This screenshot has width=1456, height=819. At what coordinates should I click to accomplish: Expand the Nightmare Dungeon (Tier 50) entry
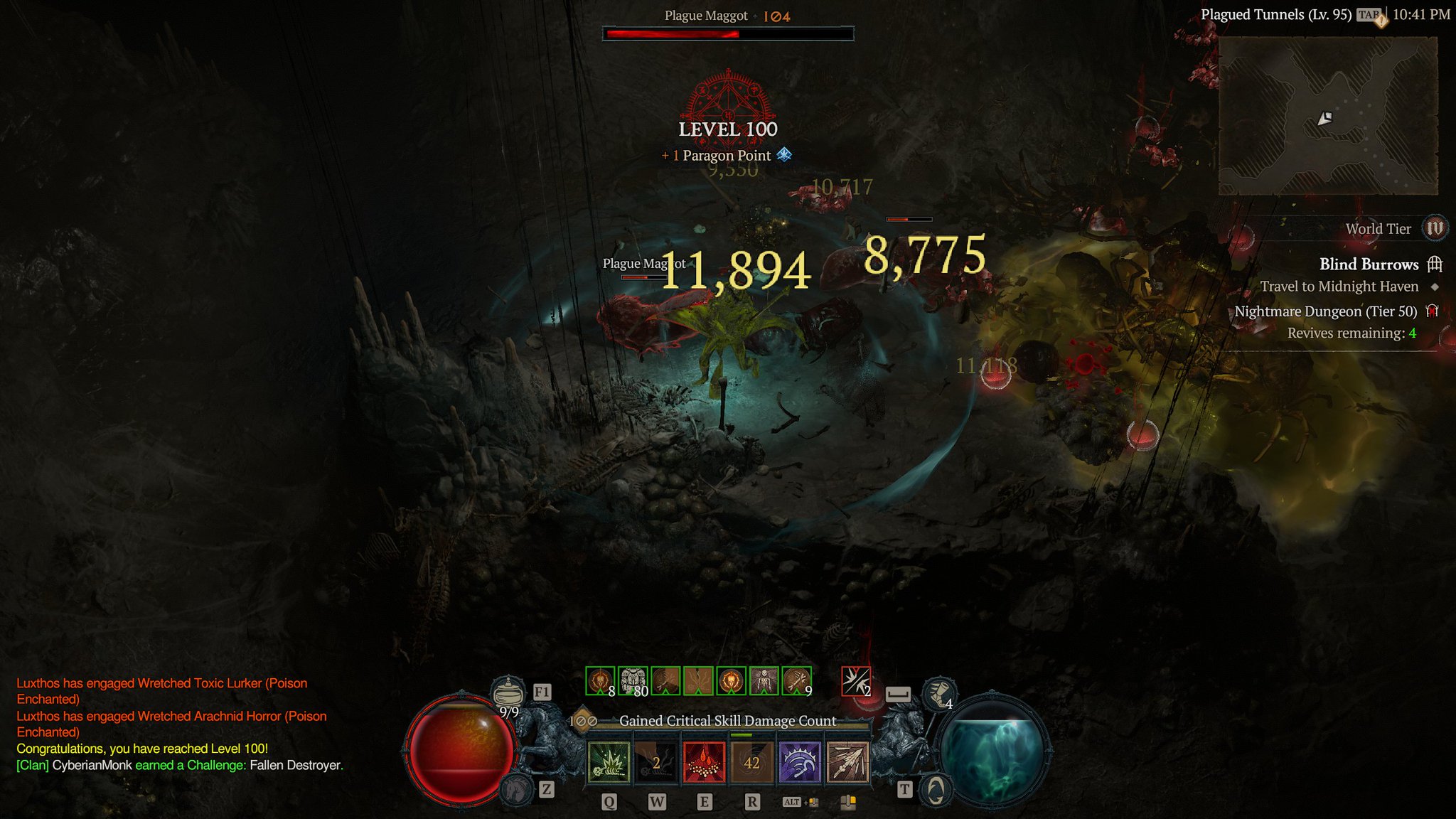1326,311
